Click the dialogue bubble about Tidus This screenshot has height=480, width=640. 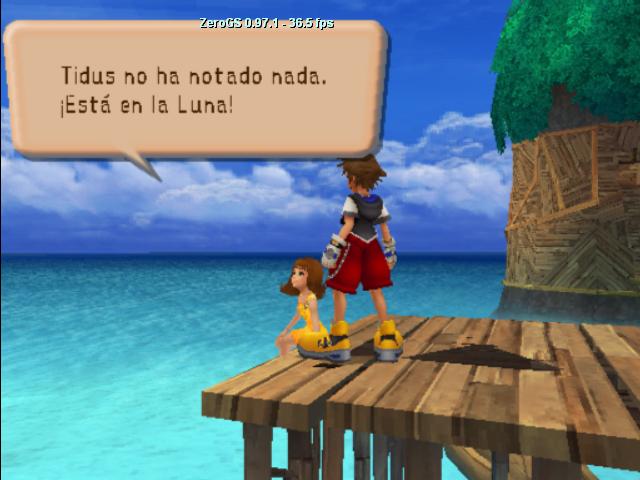click(x=195, y=88)
